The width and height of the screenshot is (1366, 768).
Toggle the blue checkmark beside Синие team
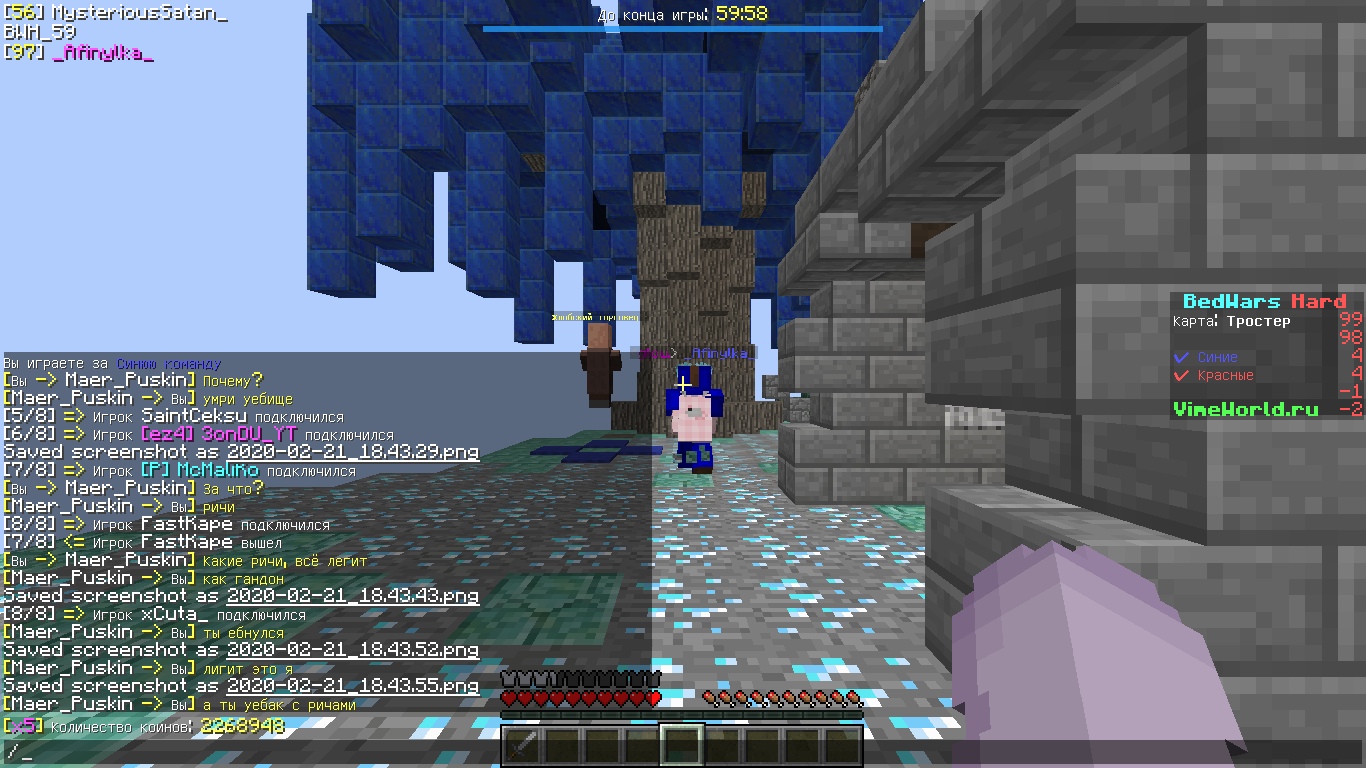click(1180, 357)
